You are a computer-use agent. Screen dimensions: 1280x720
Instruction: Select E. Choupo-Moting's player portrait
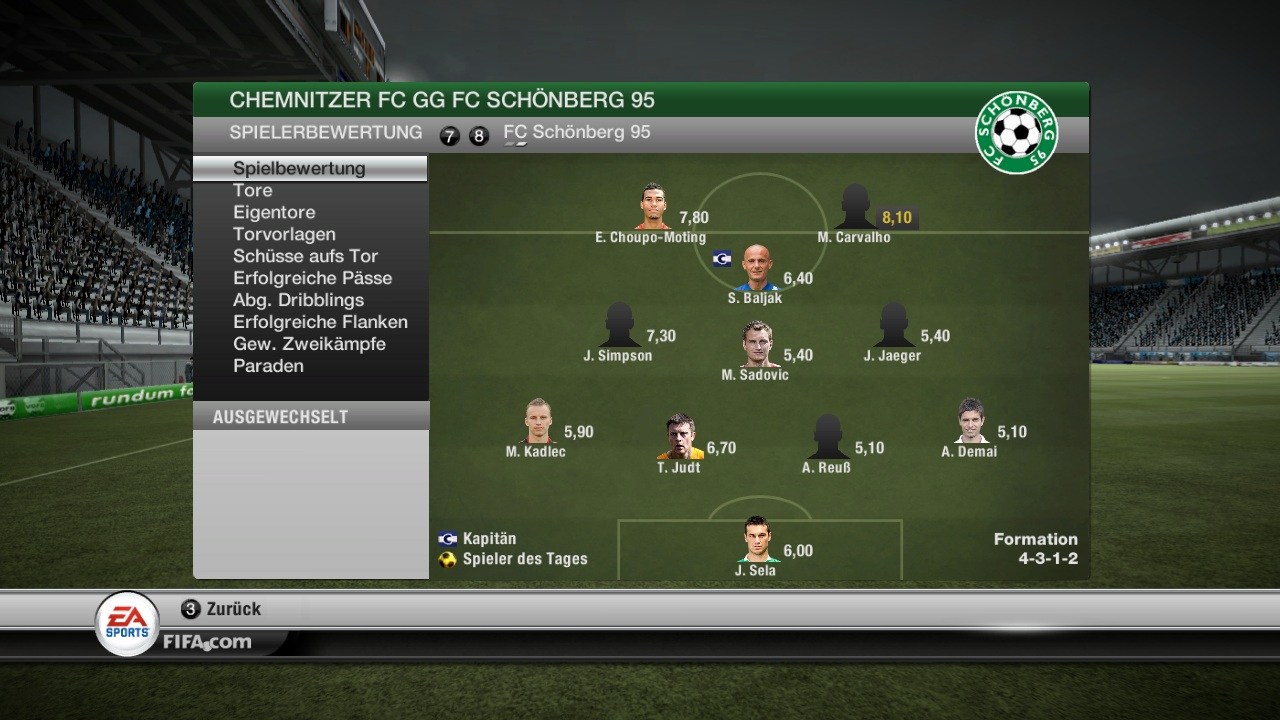(x=654, y=207)
